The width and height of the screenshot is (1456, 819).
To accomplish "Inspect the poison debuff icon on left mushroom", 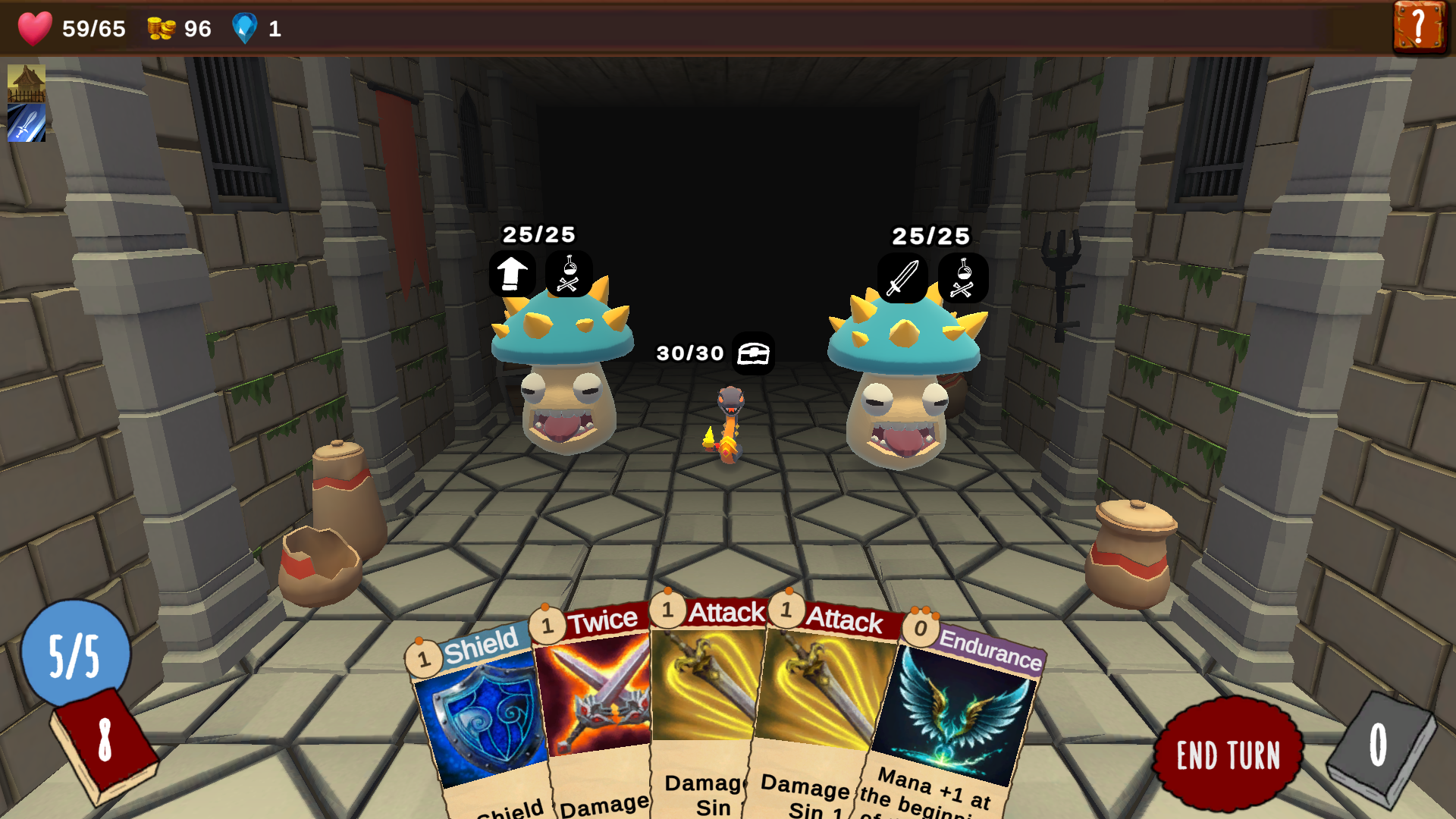I will tap(568, 275).
